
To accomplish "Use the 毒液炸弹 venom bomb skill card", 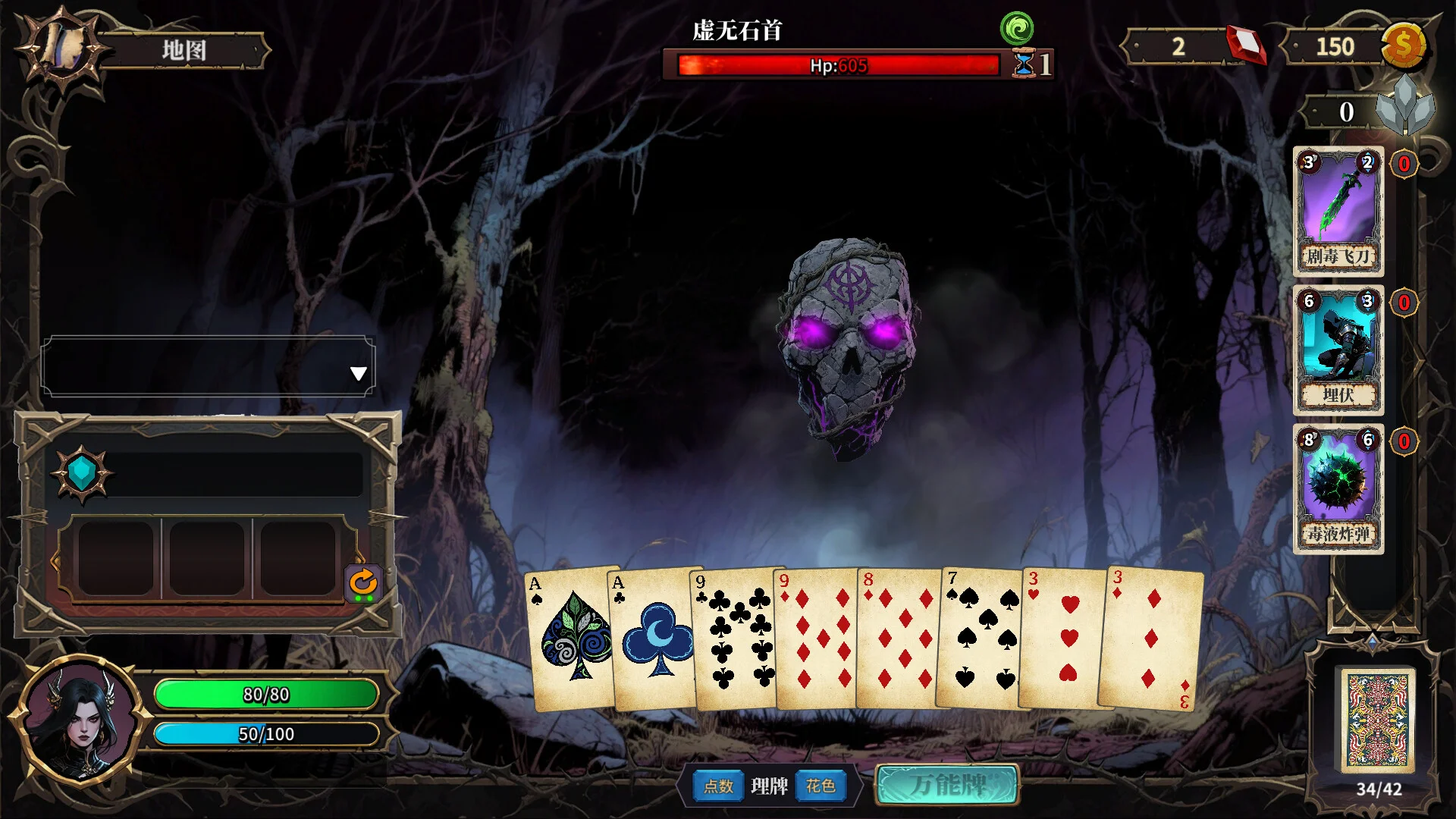I will (x=1338, y=488).
